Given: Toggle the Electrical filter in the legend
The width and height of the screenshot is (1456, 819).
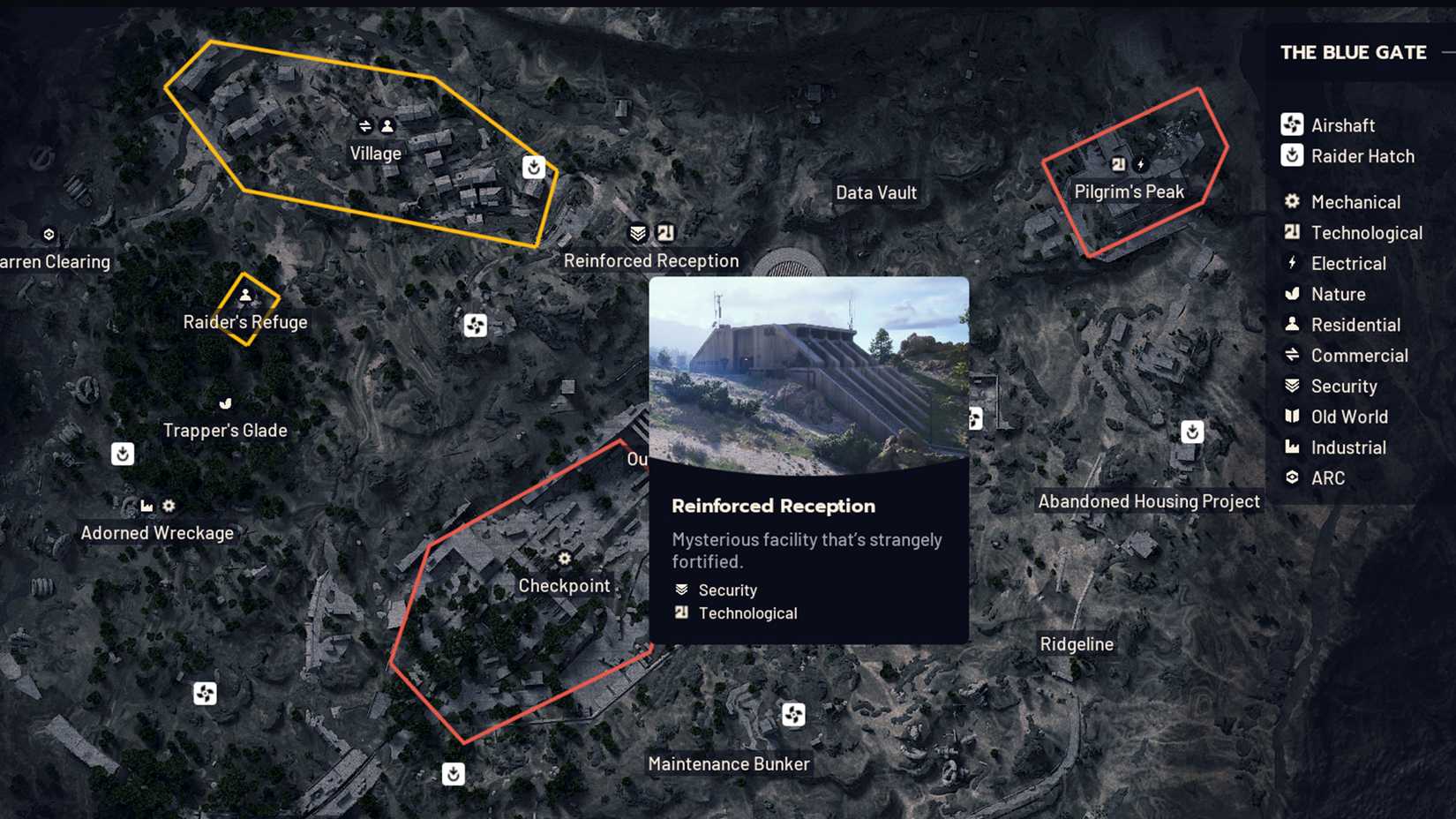Looking at the screenshot, I should [1292, 263].
